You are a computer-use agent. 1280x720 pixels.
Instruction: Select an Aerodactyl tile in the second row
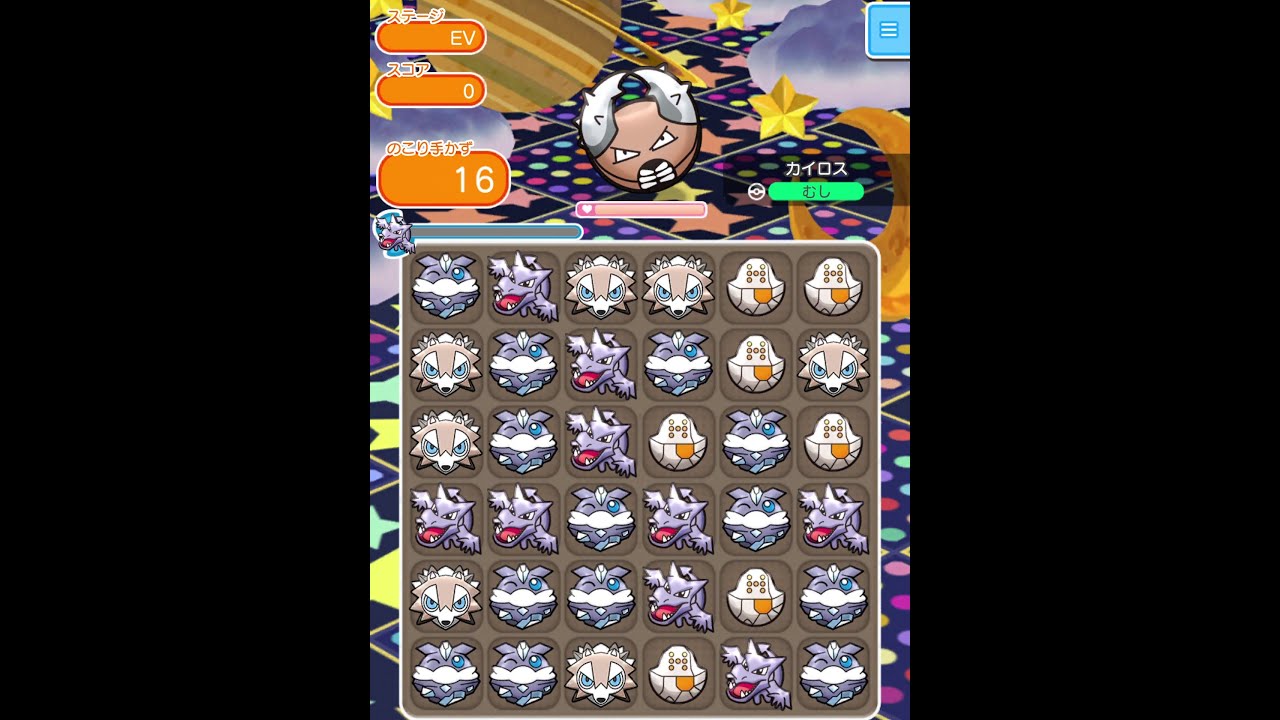point(601,366)
